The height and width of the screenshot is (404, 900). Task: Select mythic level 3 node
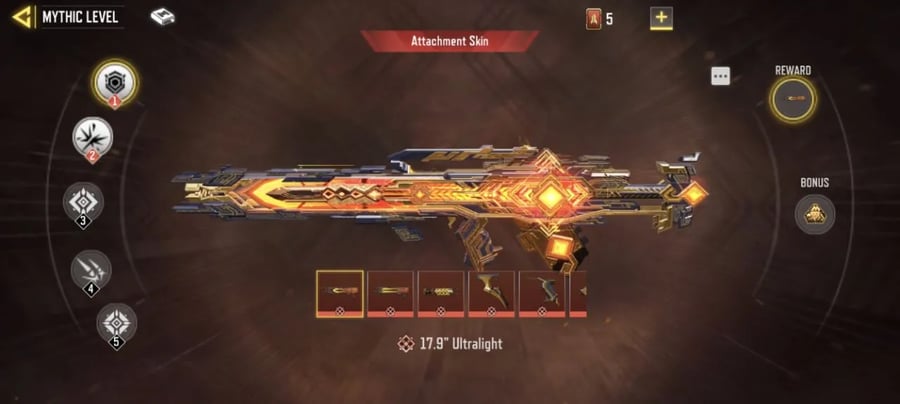coord(83,202)
